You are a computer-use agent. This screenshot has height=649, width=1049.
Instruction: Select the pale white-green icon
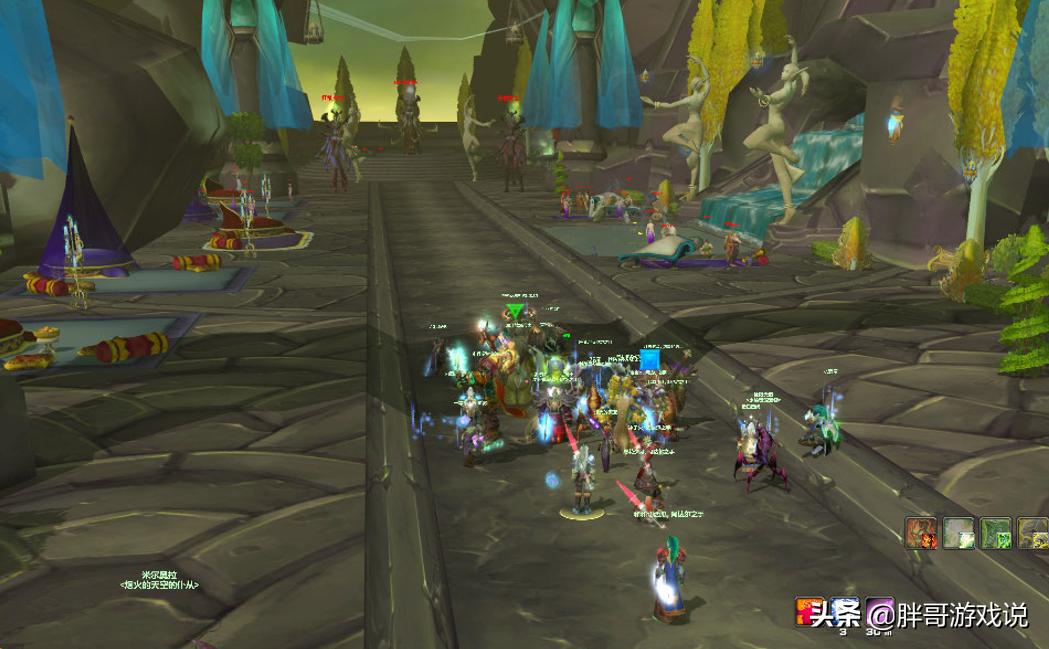959,533
